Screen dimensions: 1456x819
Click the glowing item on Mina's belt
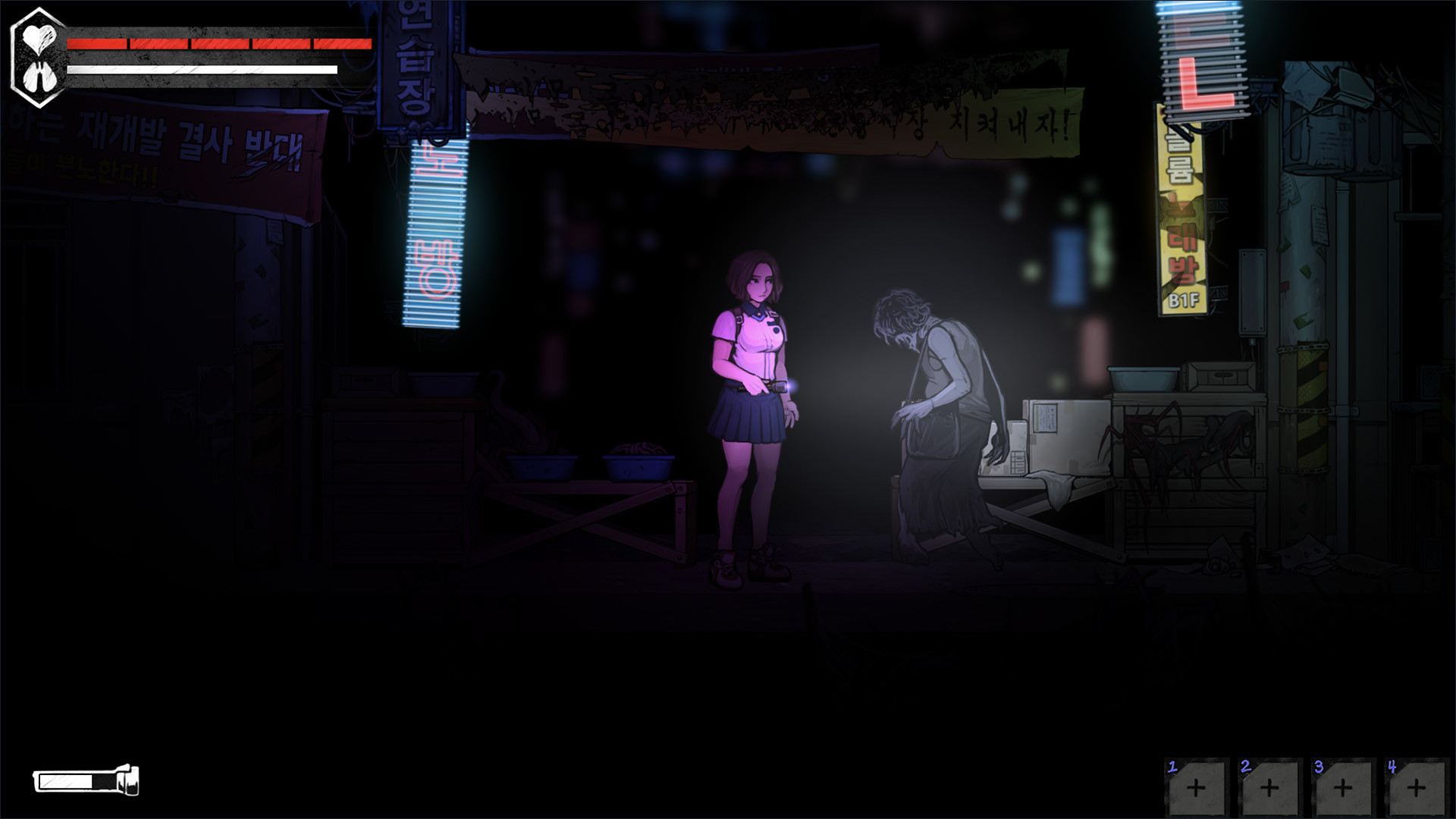(x=791, y=387)
